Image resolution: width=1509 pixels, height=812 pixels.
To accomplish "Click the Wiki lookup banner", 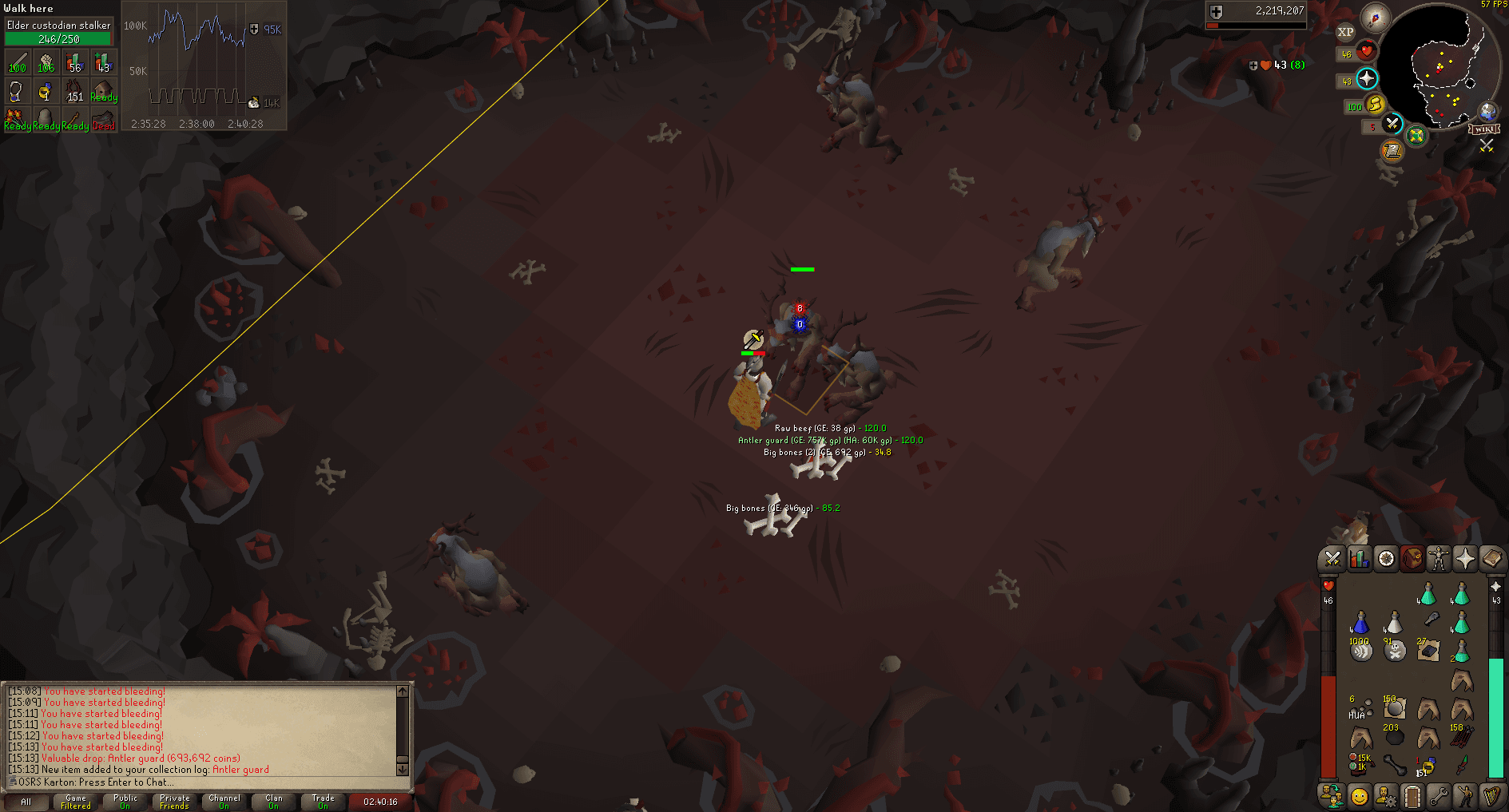I will [1484, 129].
